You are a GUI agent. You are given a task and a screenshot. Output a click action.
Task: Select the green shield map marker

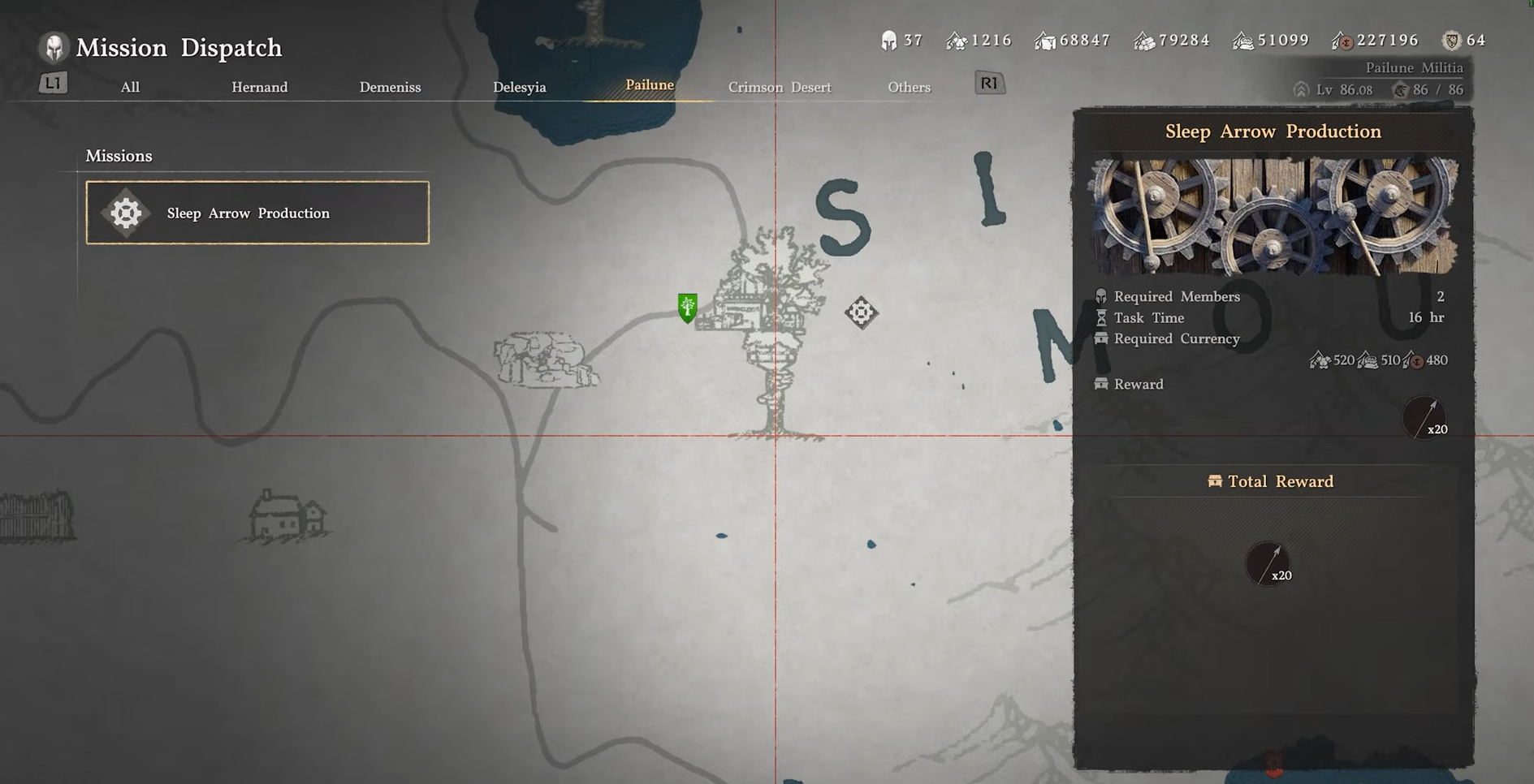pyautogui.click(x=687, y=308)
